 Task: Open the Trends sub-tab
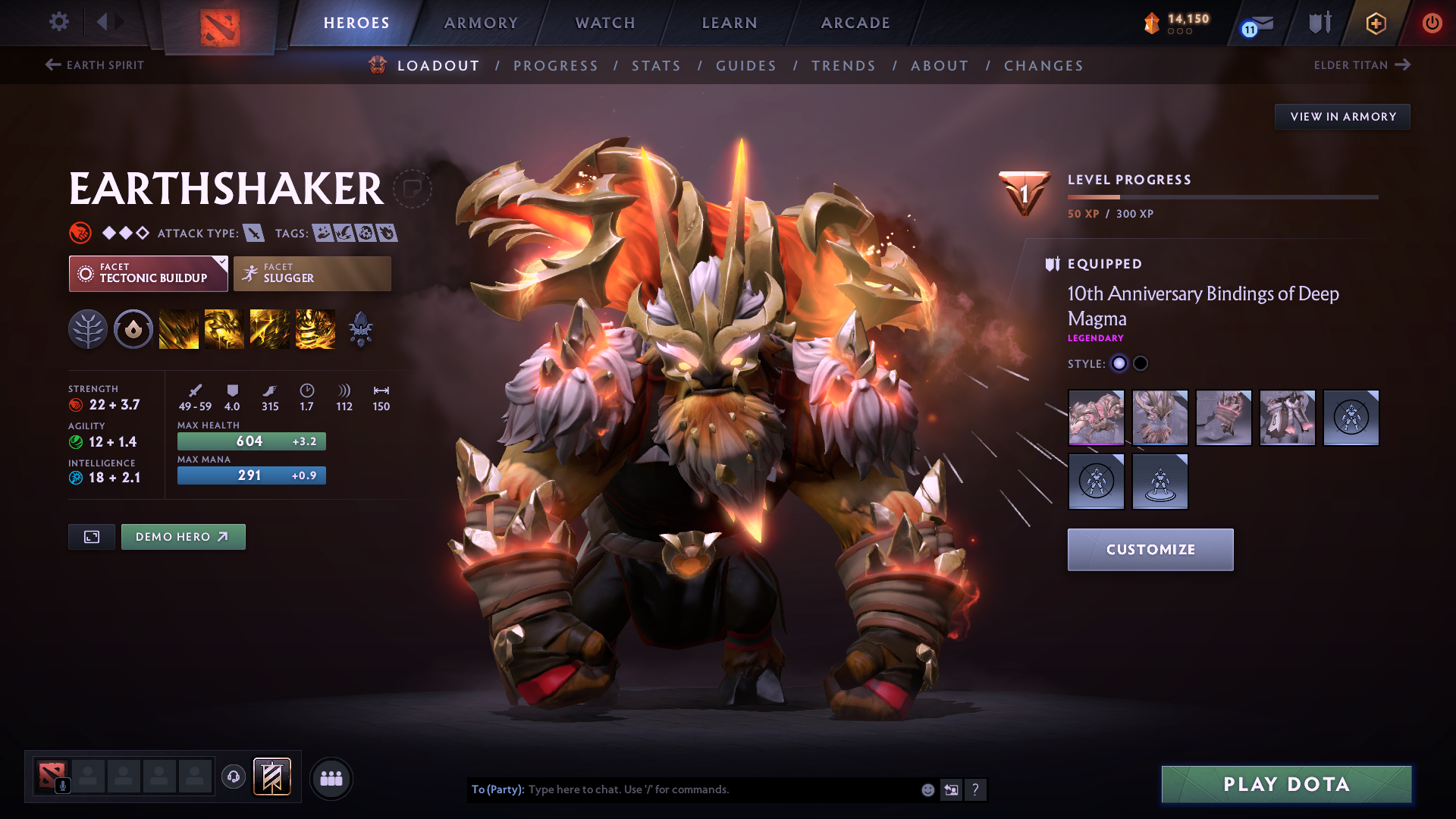843,66
